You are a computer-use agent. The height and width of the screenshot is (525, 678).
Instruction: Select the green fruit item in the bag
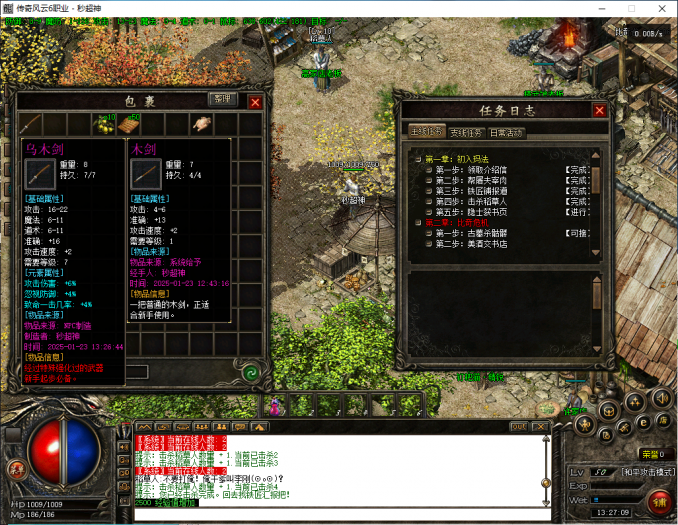[x=102, y=124]
